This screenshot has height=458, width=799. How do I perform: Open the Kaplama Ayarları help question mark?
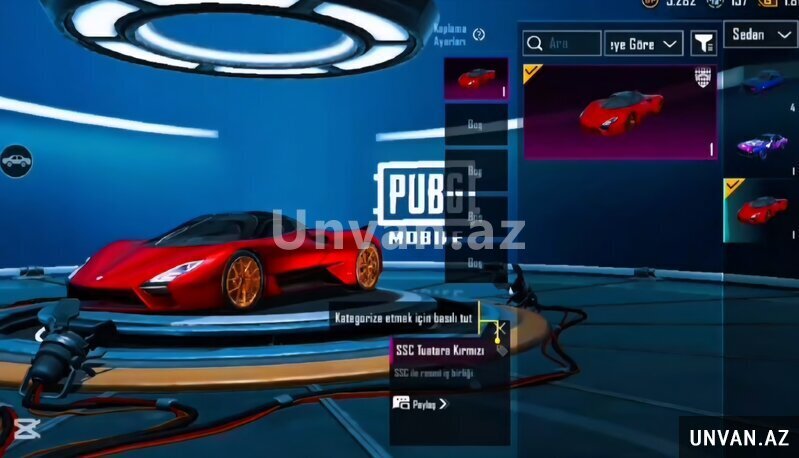(478, 35)
